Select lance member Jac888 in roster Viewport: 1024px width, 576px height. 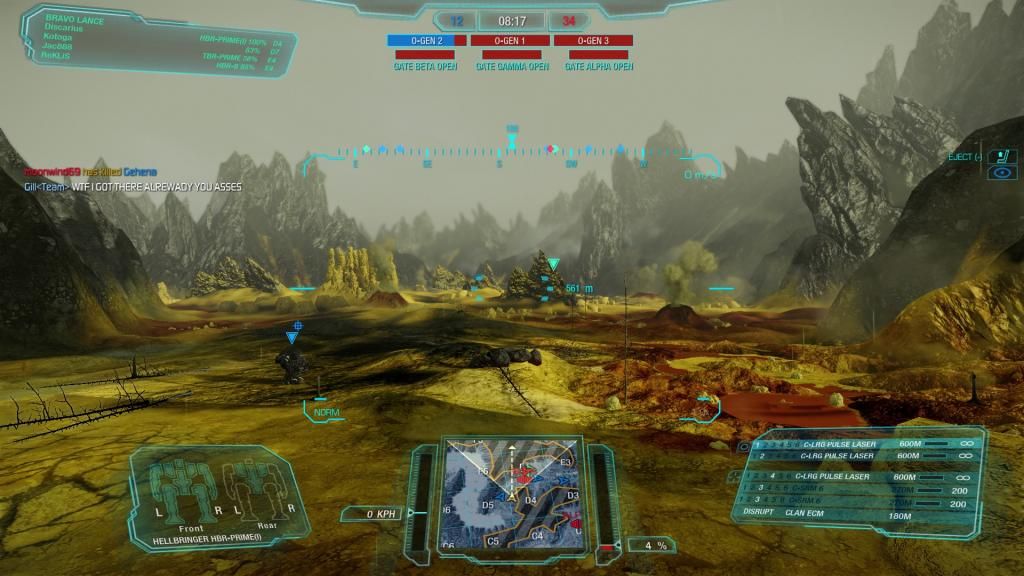(58, 46)
